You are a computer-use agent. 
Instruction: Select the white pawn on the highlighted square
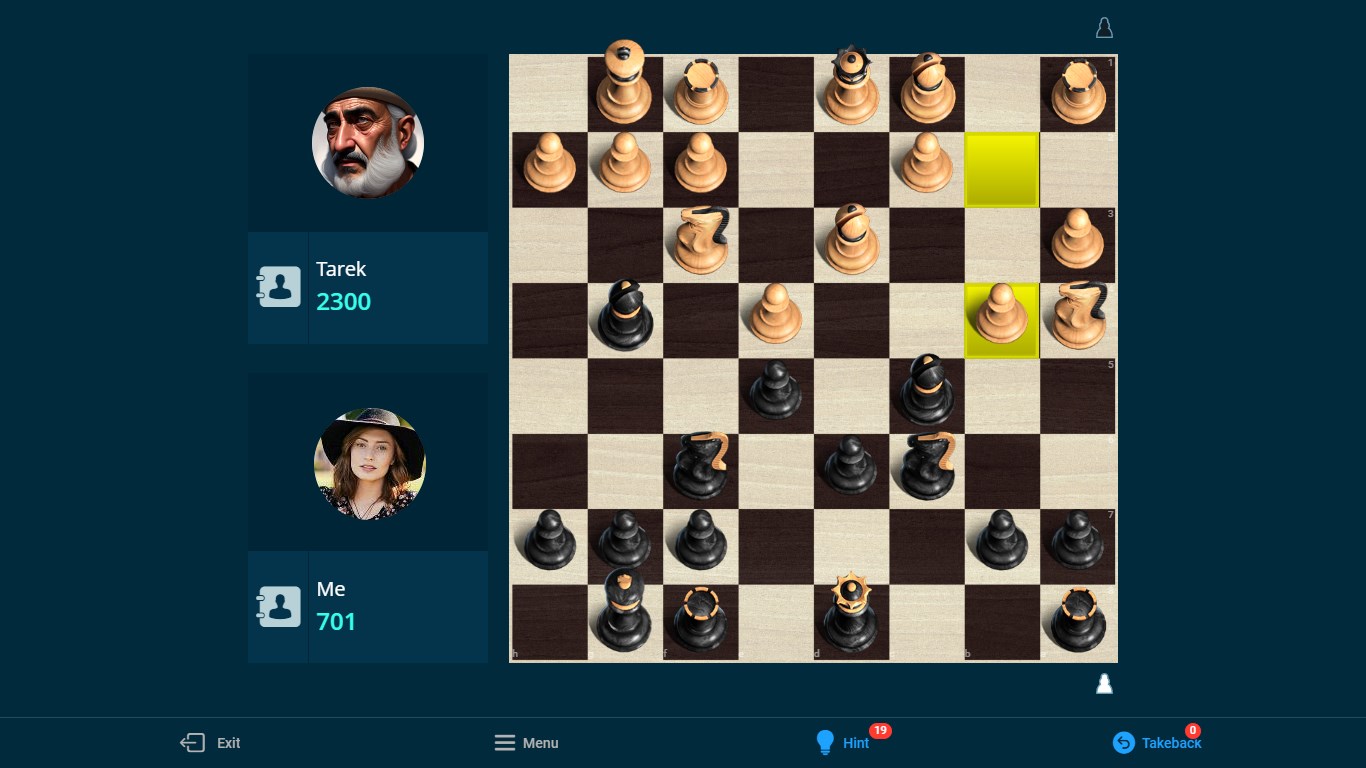click(1001, 320)
